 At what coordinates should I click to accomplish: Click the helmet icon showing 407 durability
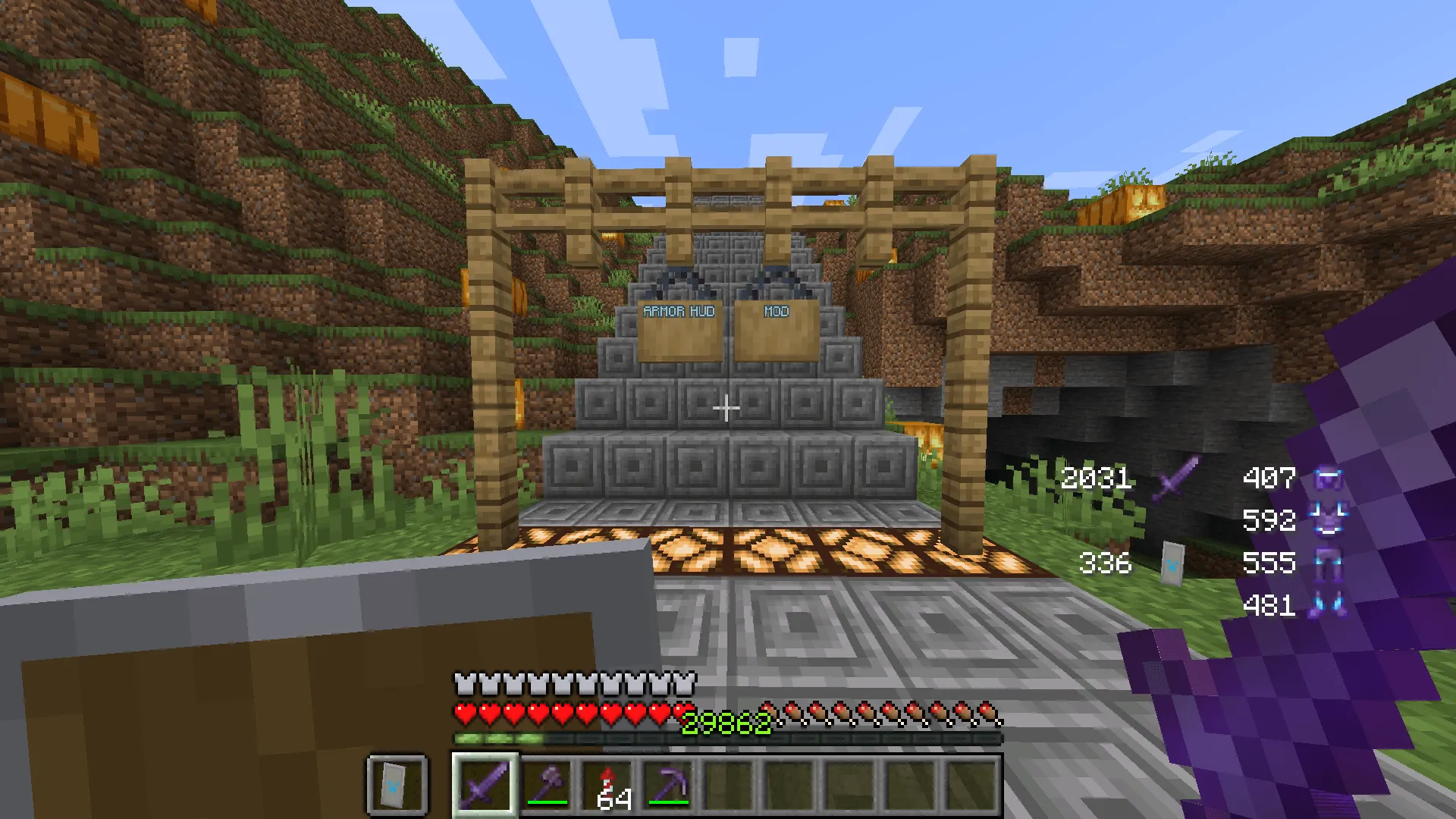[1329, 476]
